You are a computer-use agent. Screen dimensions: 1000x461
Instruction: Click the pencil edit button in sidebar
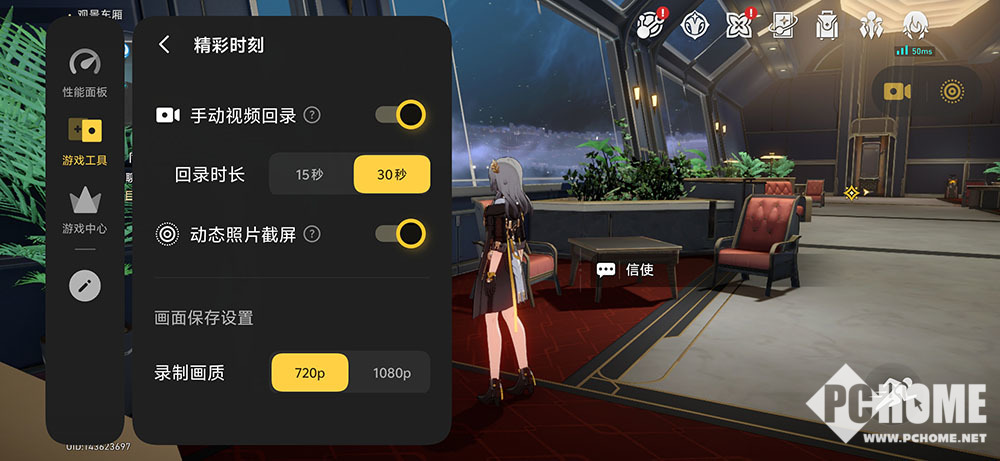(x=85, y=286)
